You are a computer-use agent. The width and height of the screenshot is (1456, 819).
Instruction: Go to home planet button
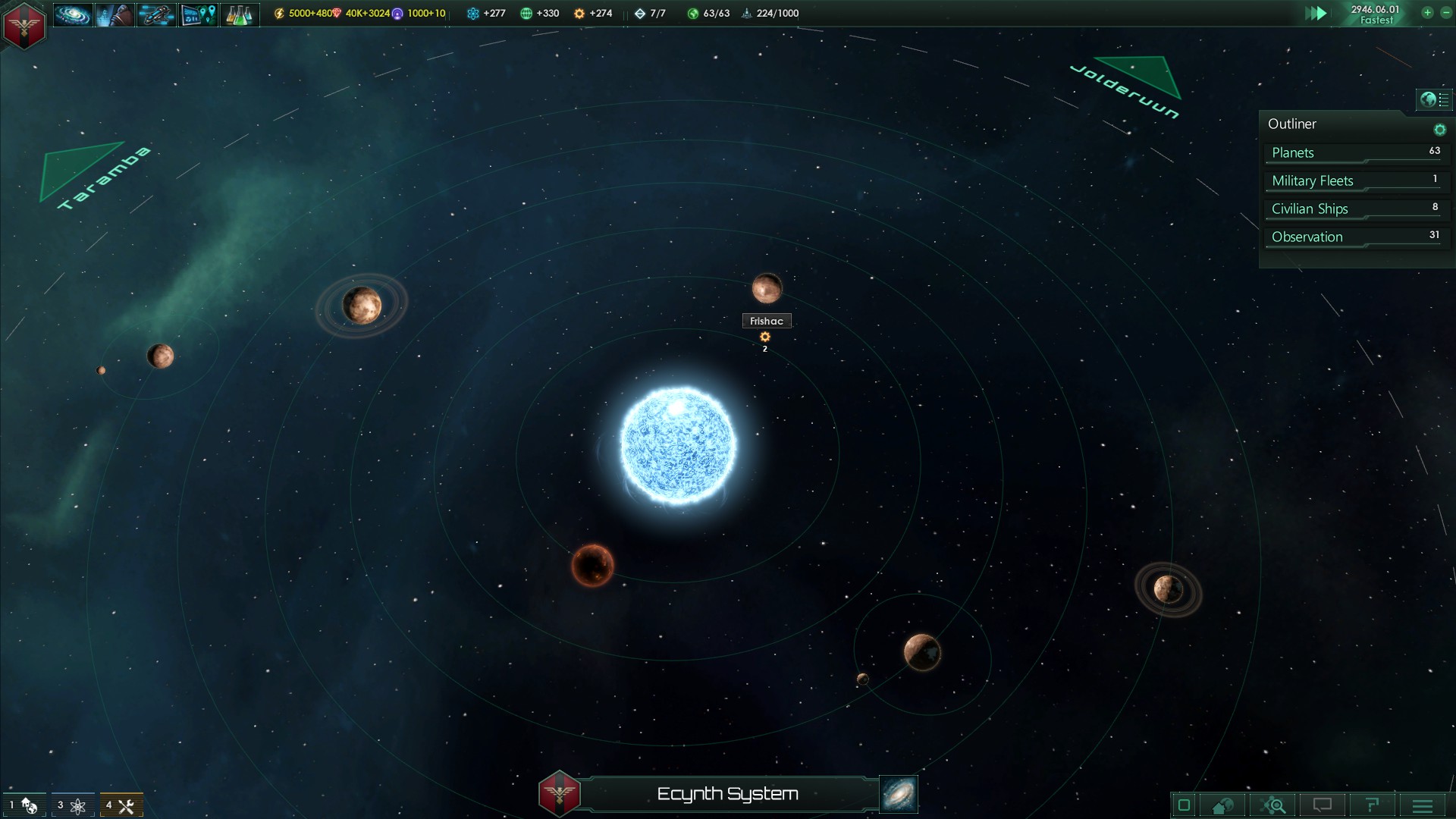(1222, 805)
